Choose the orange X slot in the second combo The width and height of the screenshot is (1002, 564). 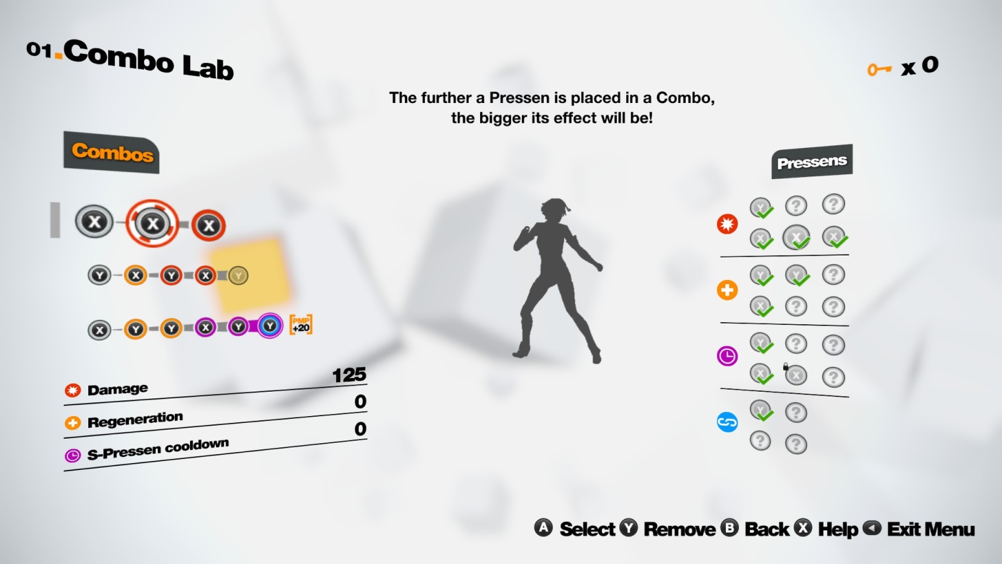135,275
